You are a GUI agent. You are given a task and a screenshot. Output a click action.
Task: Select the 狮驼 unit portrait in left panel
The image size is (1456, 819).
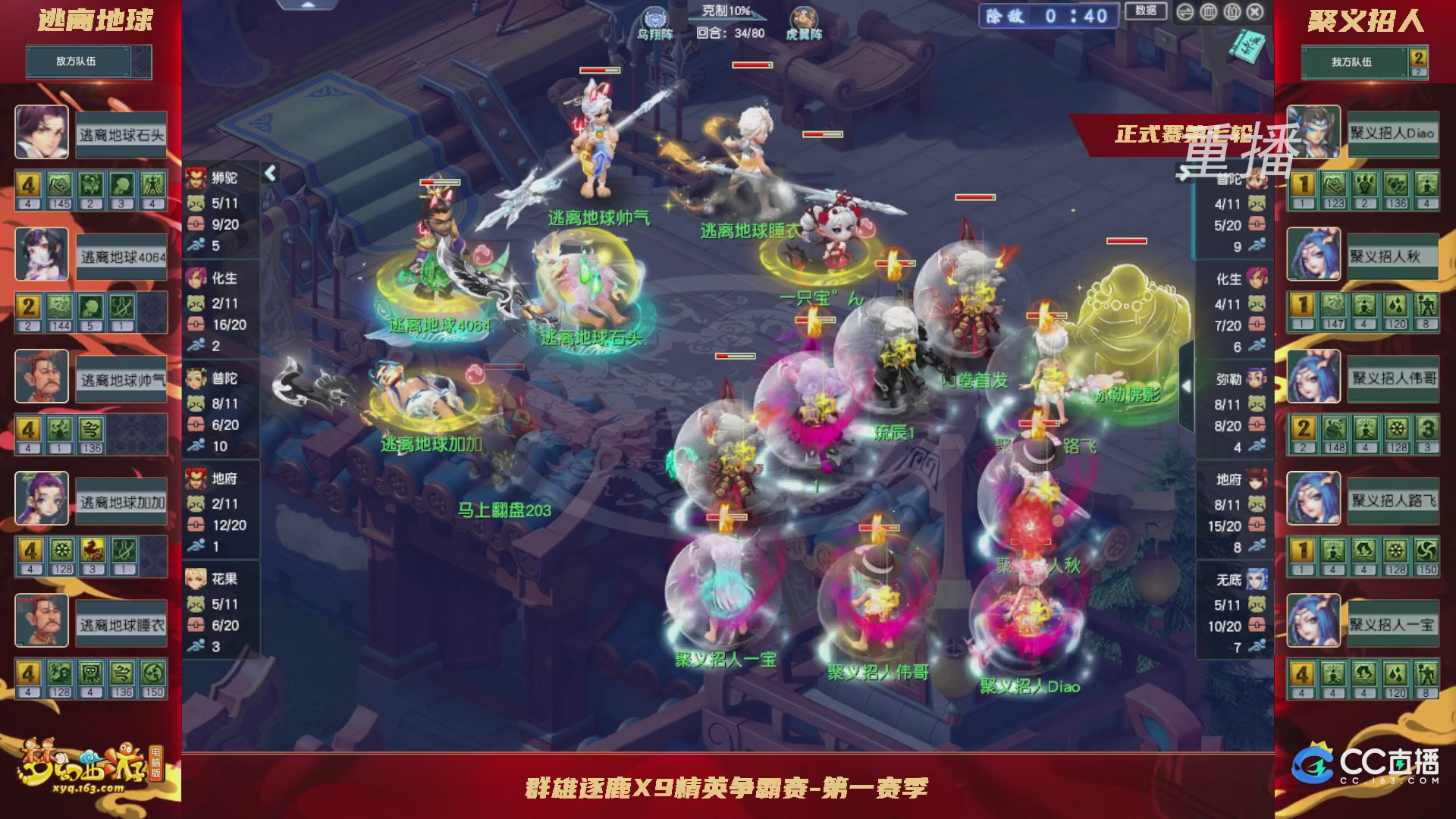click(x=195, y=180)
